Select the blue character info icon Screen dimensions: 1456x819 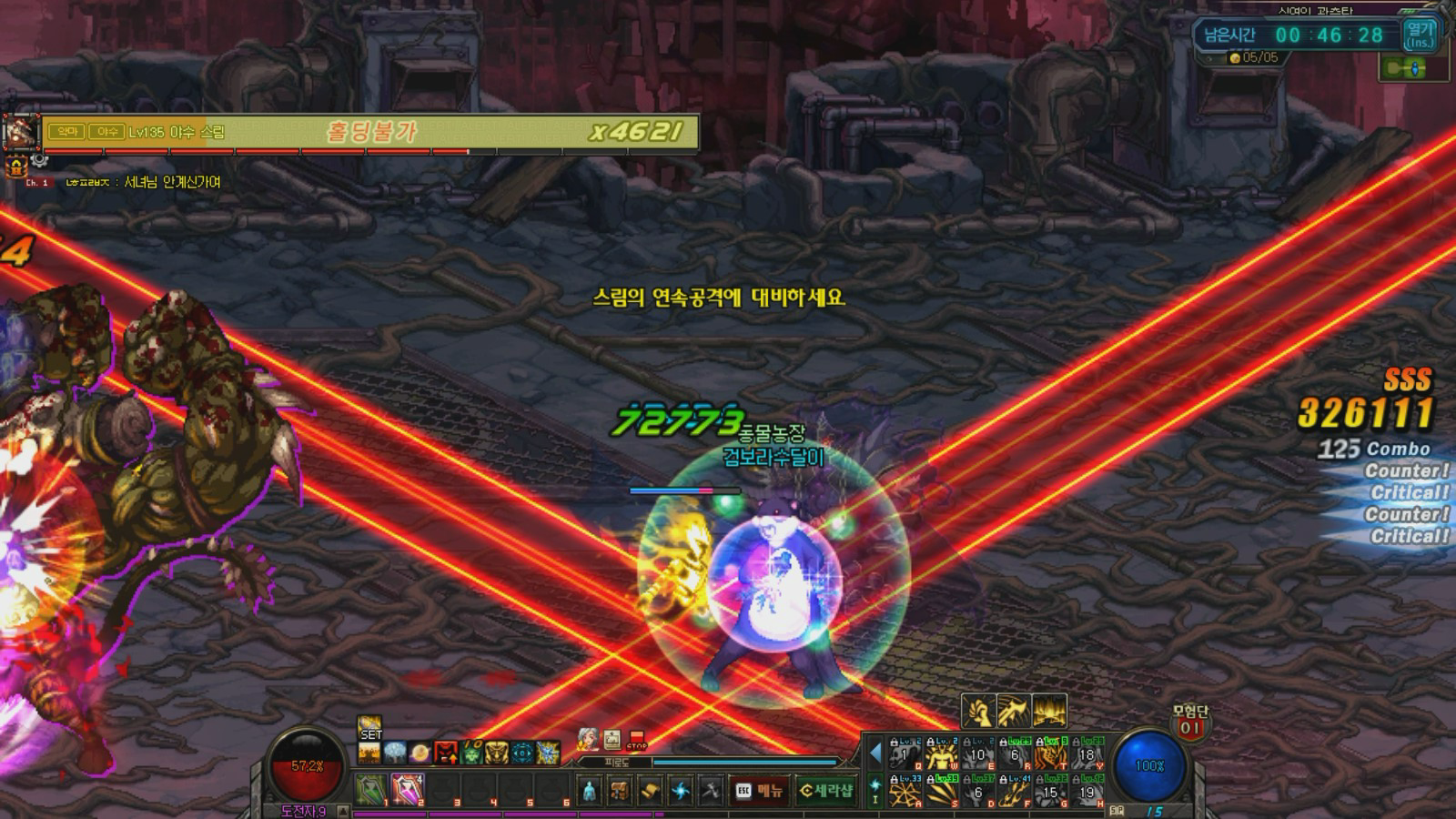[x=590, y=790]
